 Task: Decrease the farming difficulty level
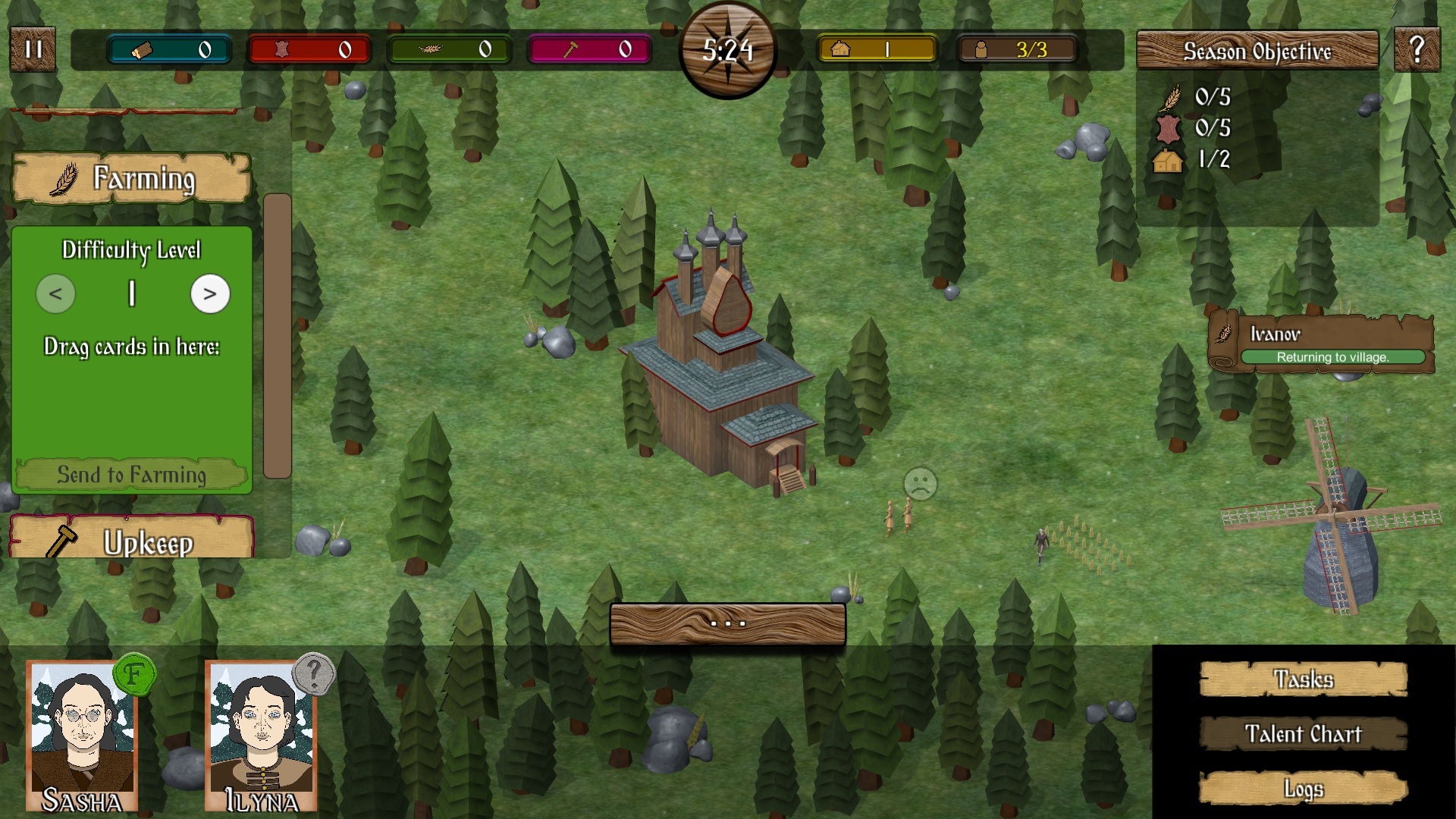pyautogui.click(x=55, y=294)
